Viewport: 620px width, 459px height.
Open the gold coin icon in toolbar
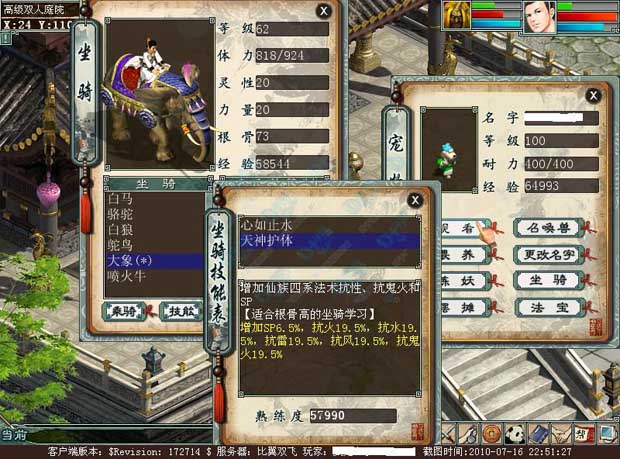pos(492,433)
